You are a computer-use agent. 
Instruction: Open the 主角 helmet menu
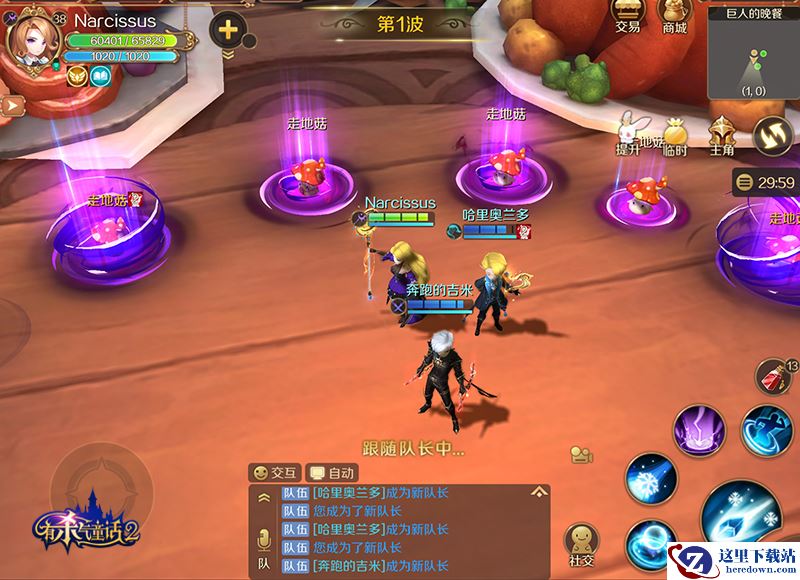[x=722, y=134]
